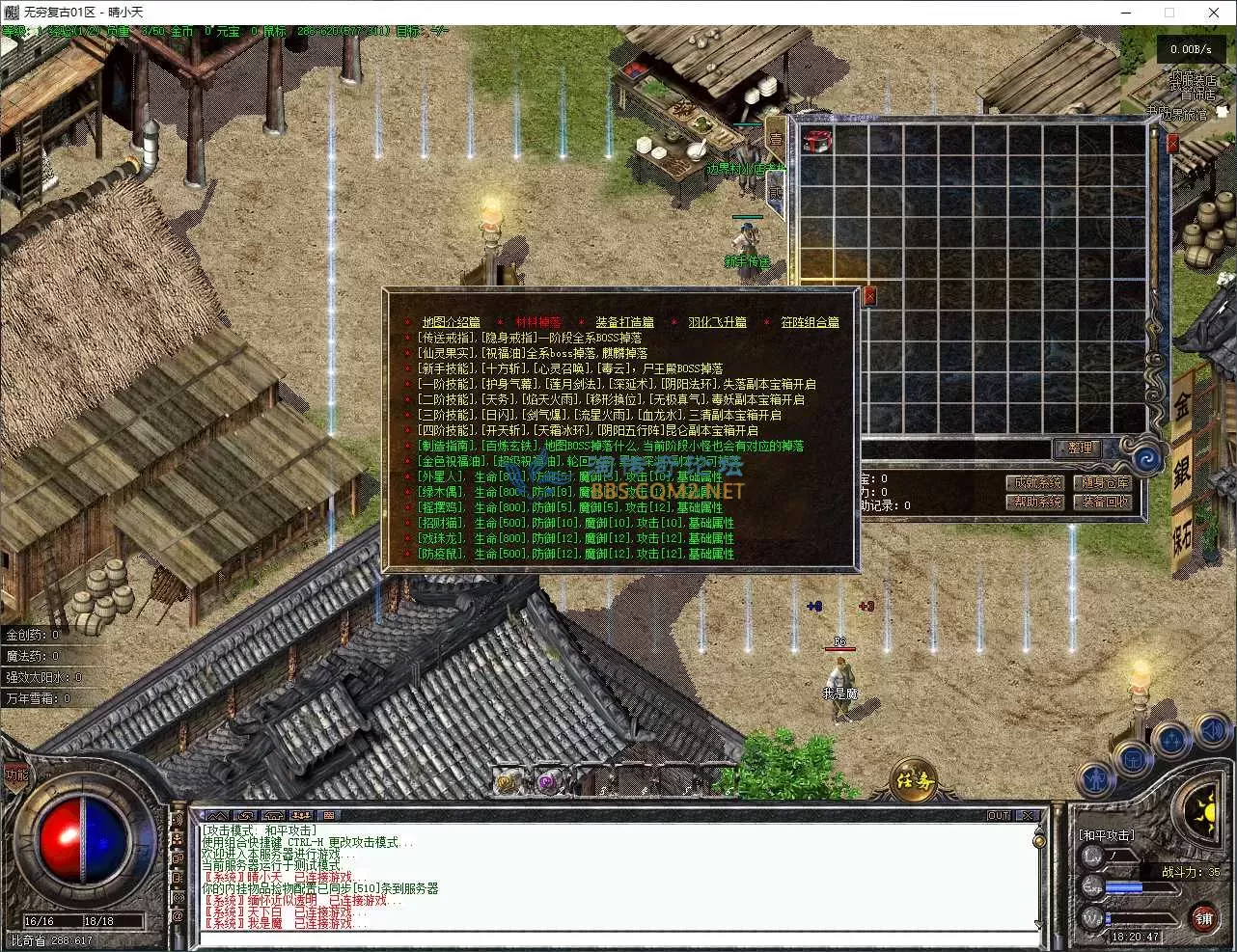Open the 任务 quest button

click(x=914, y=779)
